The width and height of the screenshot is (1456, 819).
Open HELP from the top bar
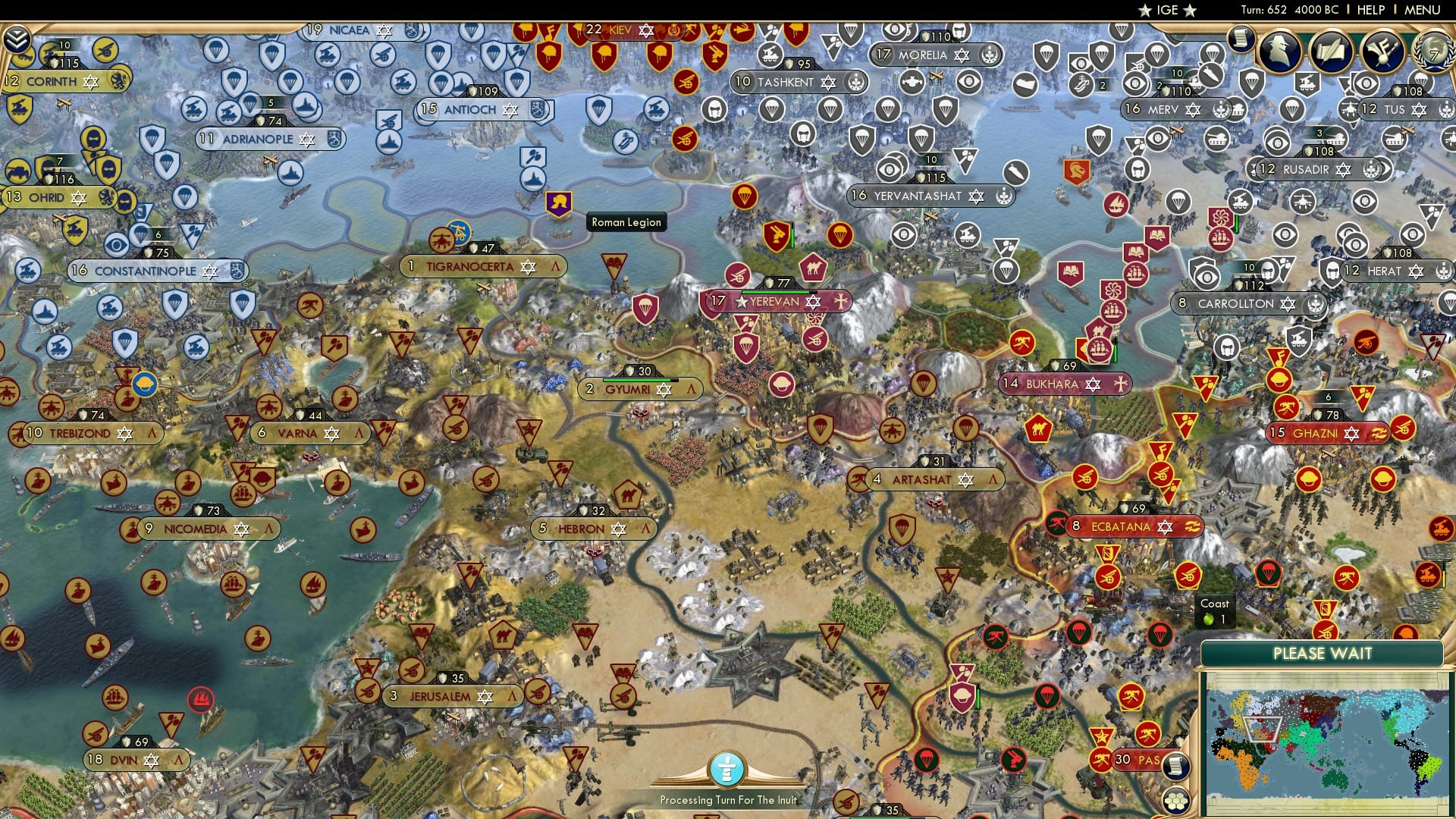pos(1370,10)
